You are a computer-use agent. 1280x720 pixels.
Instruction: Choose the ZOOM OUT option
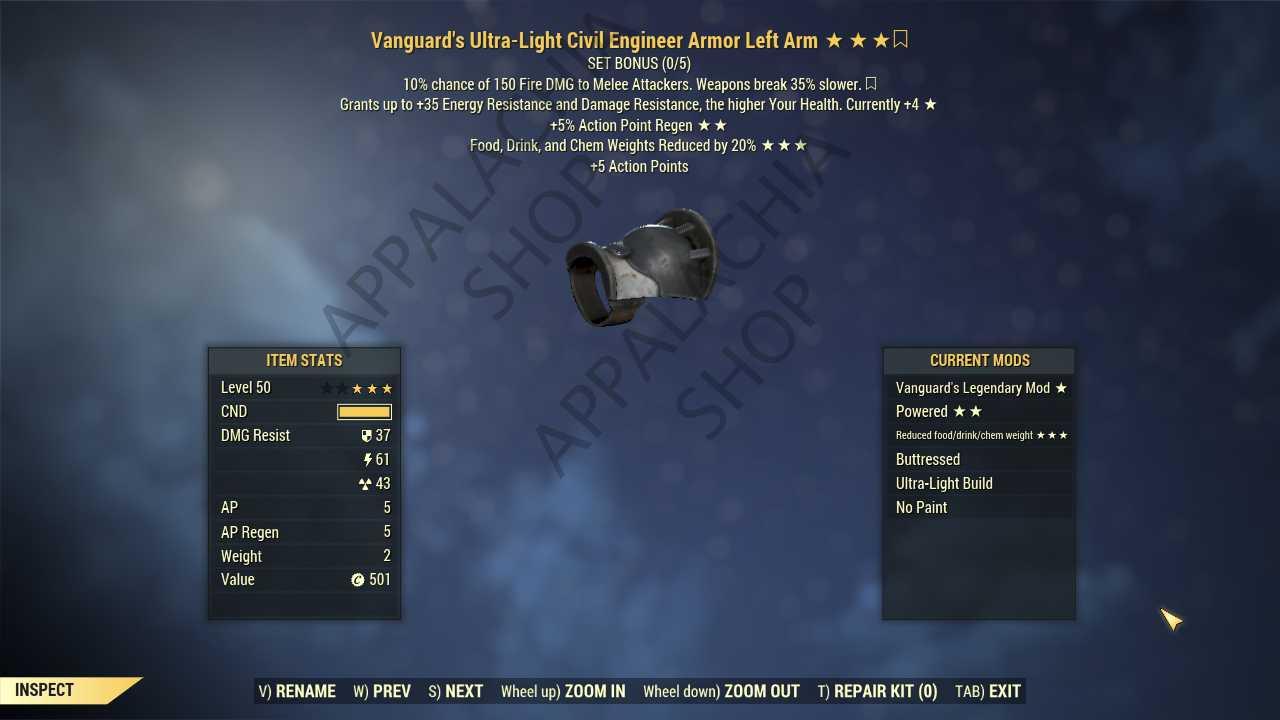(x=721, y=691)
